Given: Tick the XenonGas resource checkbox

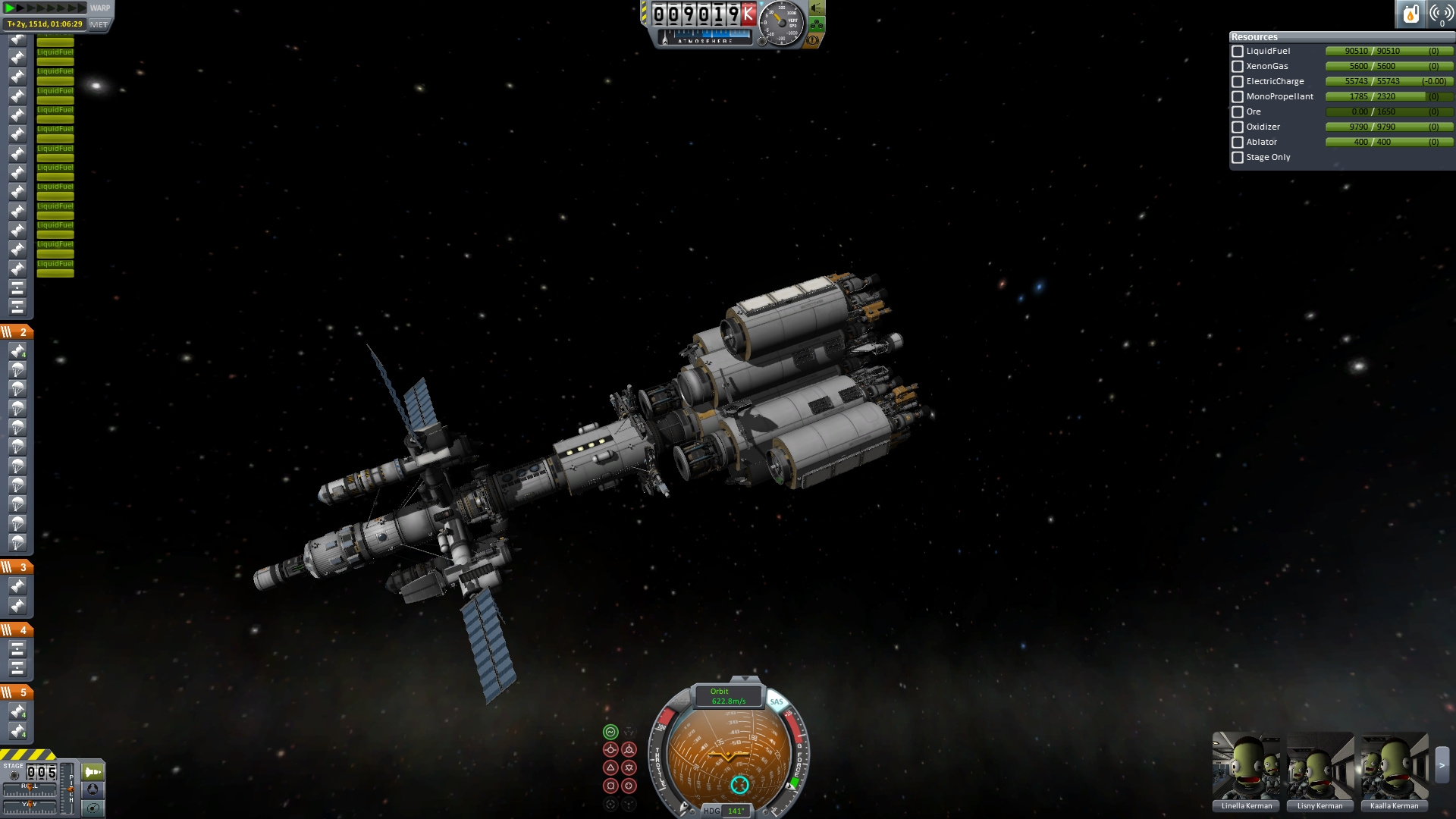Looking at the screenshot, I should (x=1238, y=67).
